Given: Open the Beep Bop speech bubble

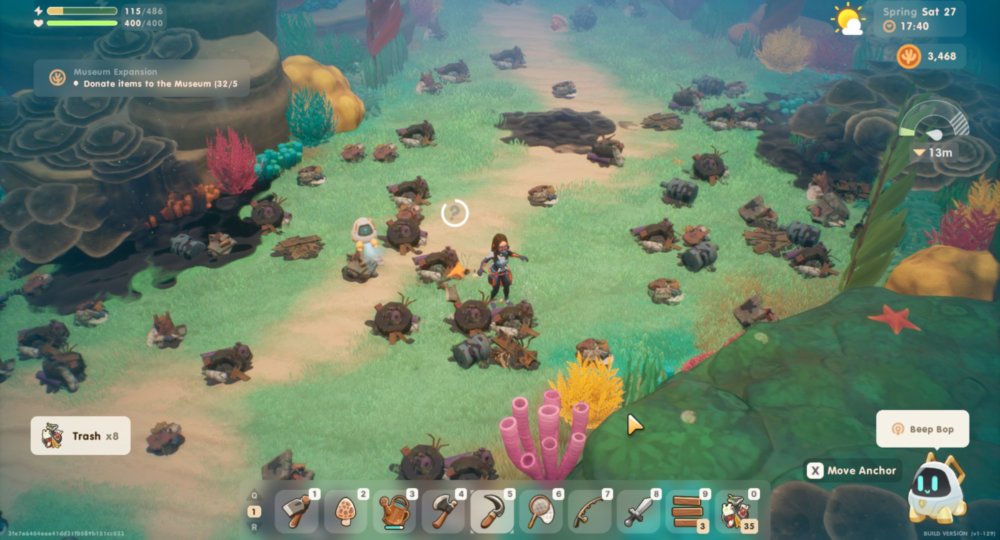Looking at the screenshot, I should 922,429.
